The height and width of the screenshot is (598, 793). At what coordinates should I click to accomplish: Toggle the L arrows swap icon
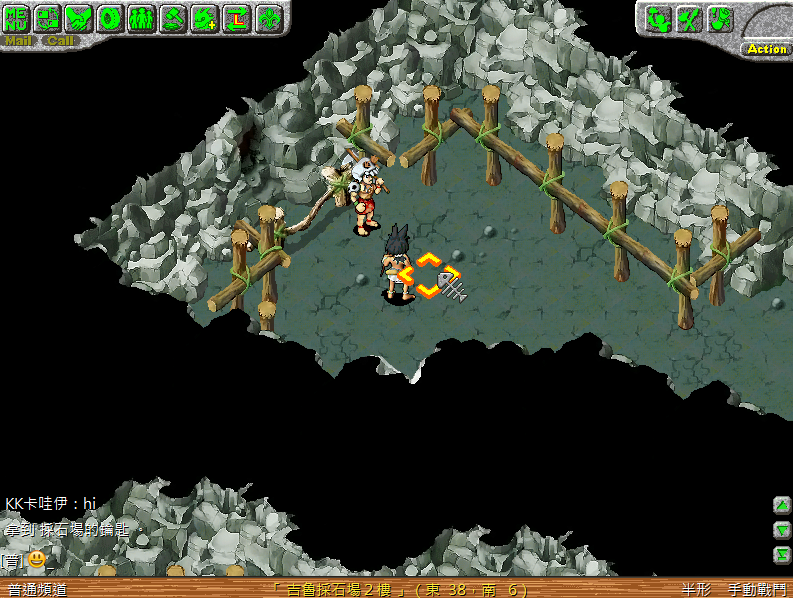pyautogui.click(x=236, y=18)
